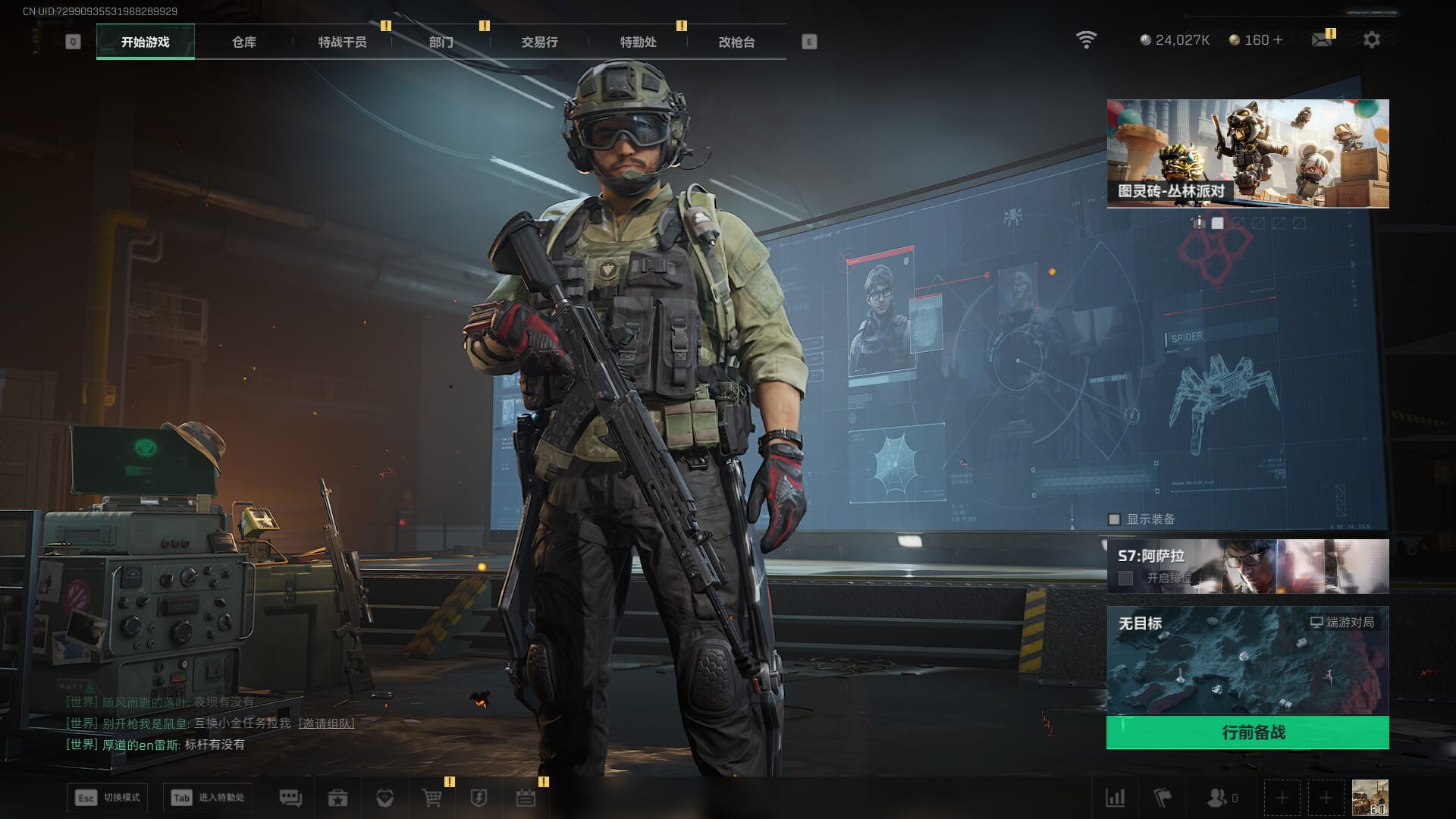Viewport: 1456px width, 819px height.
Task: Click the 切换模式 button
Action: tap(107, 798)
